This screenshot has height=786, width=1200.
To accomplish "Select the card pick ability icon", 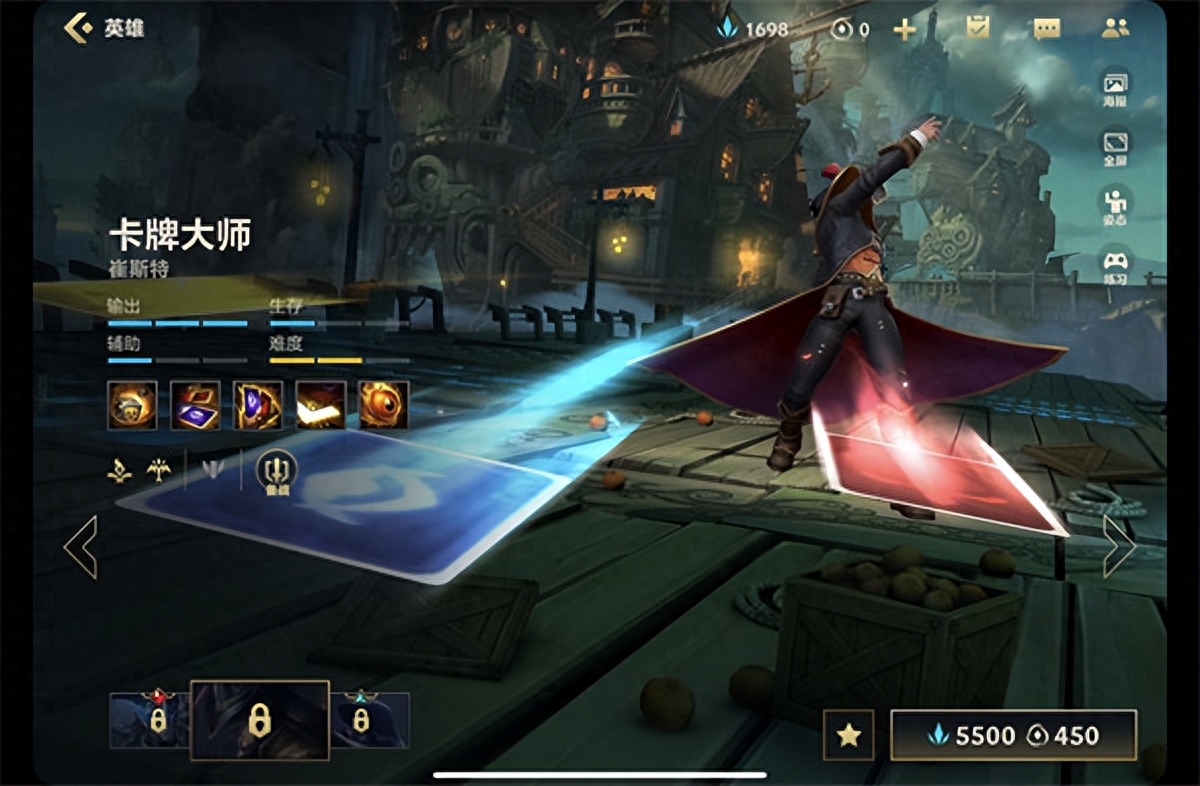I will [258, 405].
